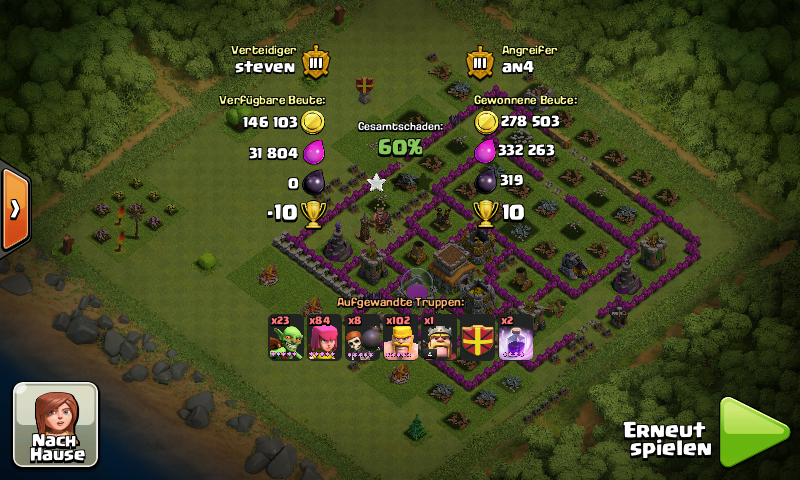The width and height of the screenshot is (800, 480).
Task: Select the goblin troop icon
Action: (286, 338)
